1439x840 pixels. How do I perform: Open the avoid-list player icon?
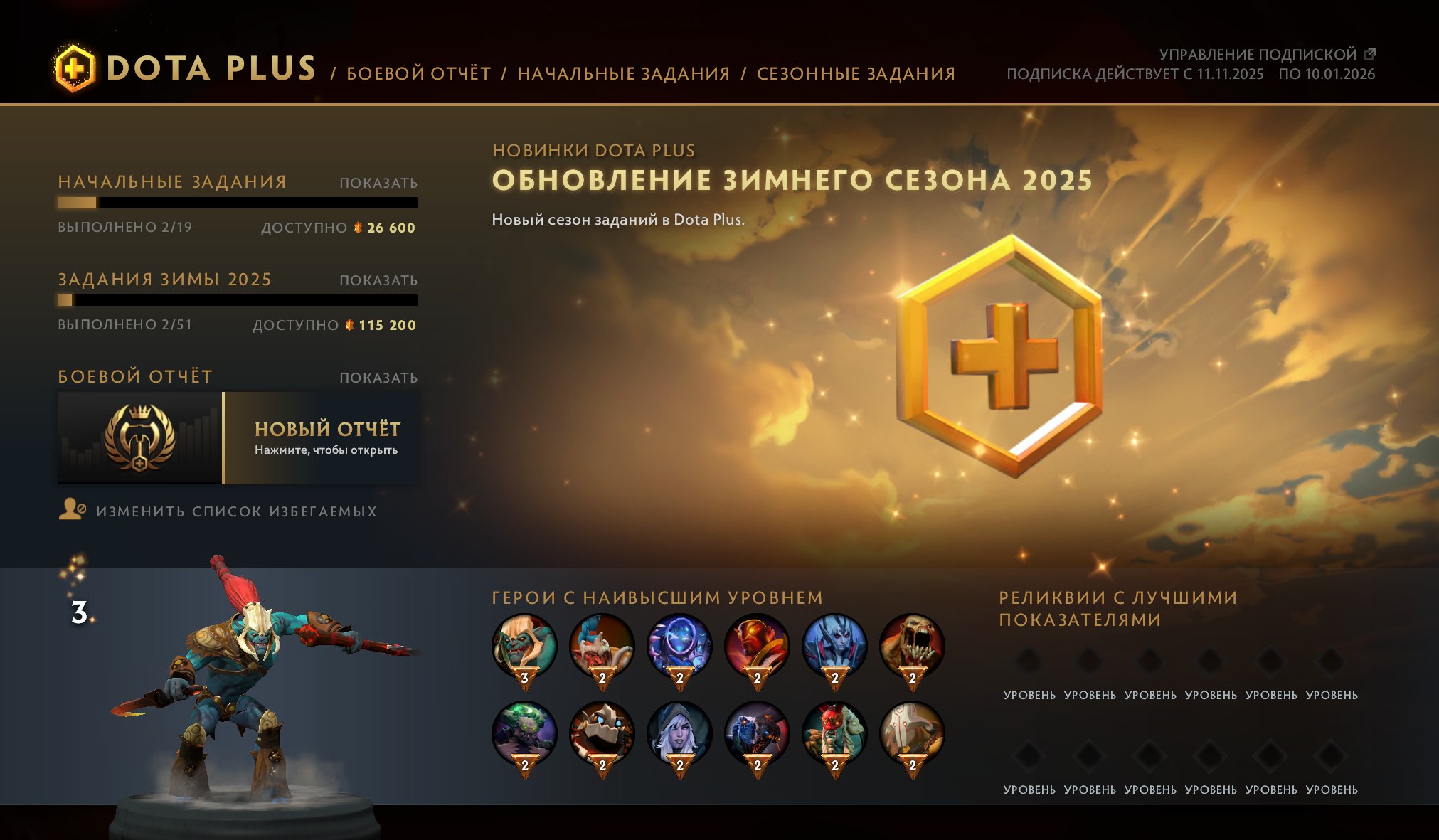(x=73, y=511)
